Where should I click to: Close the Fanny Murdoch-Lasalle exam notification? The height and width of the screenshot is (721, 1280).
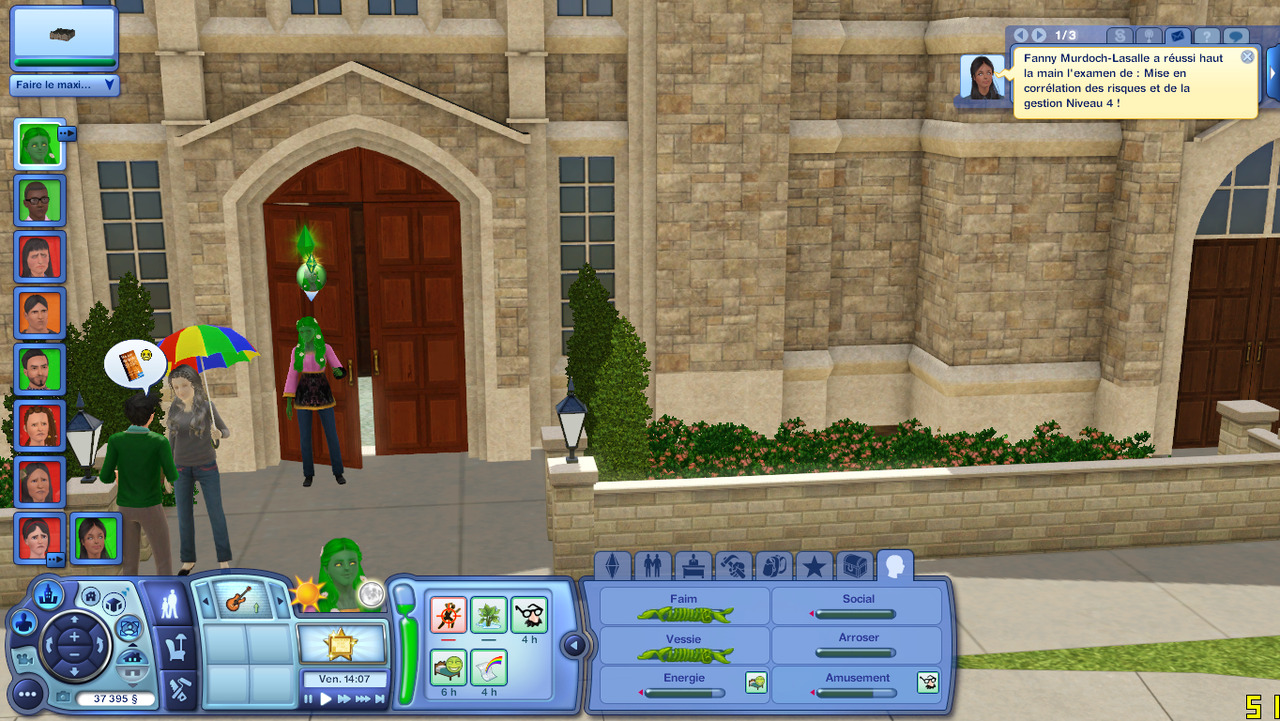(x=1247, y=57)
